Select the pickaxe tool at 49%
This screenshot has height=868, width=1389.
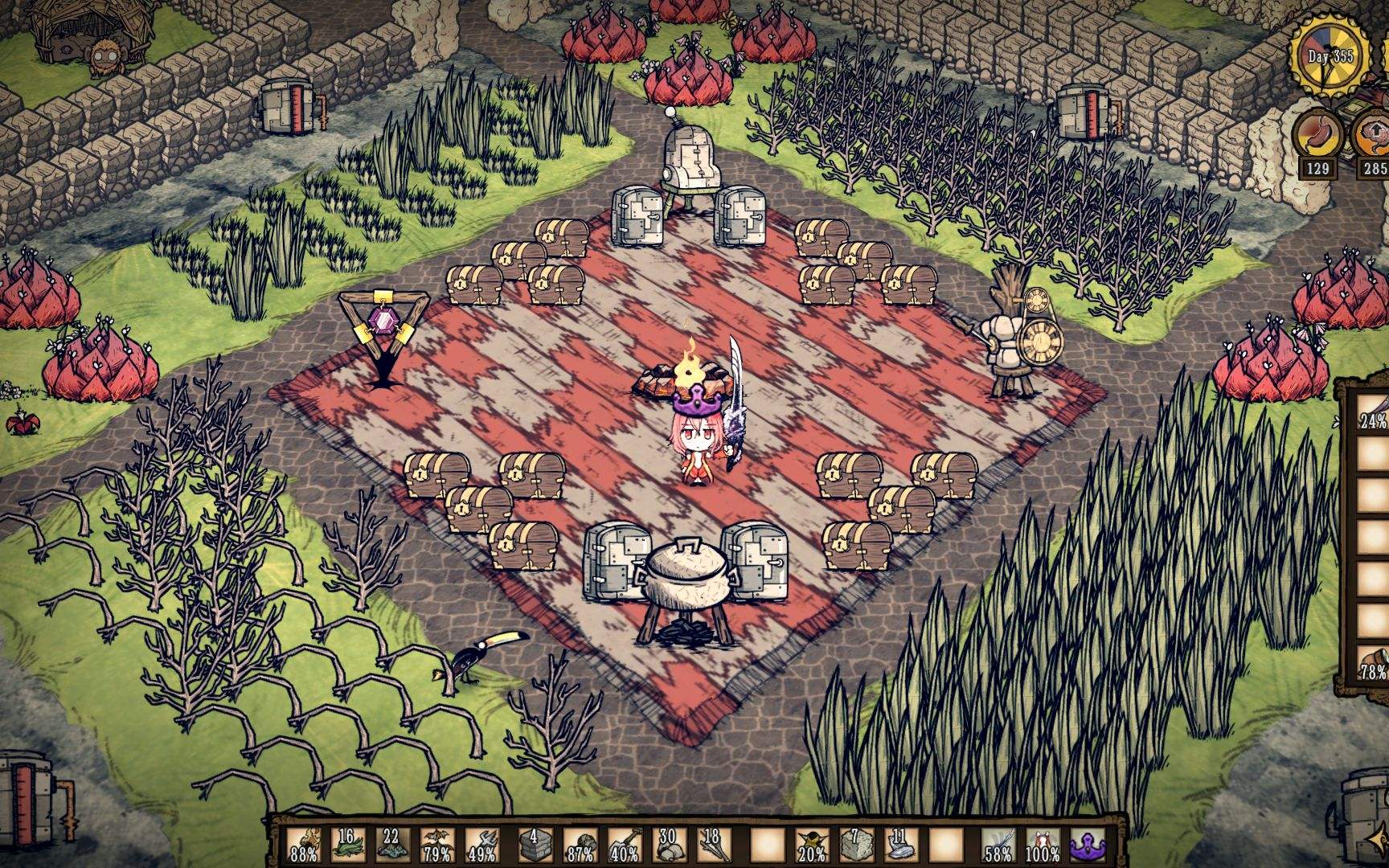pyautogui.click(x=484, y=844)
